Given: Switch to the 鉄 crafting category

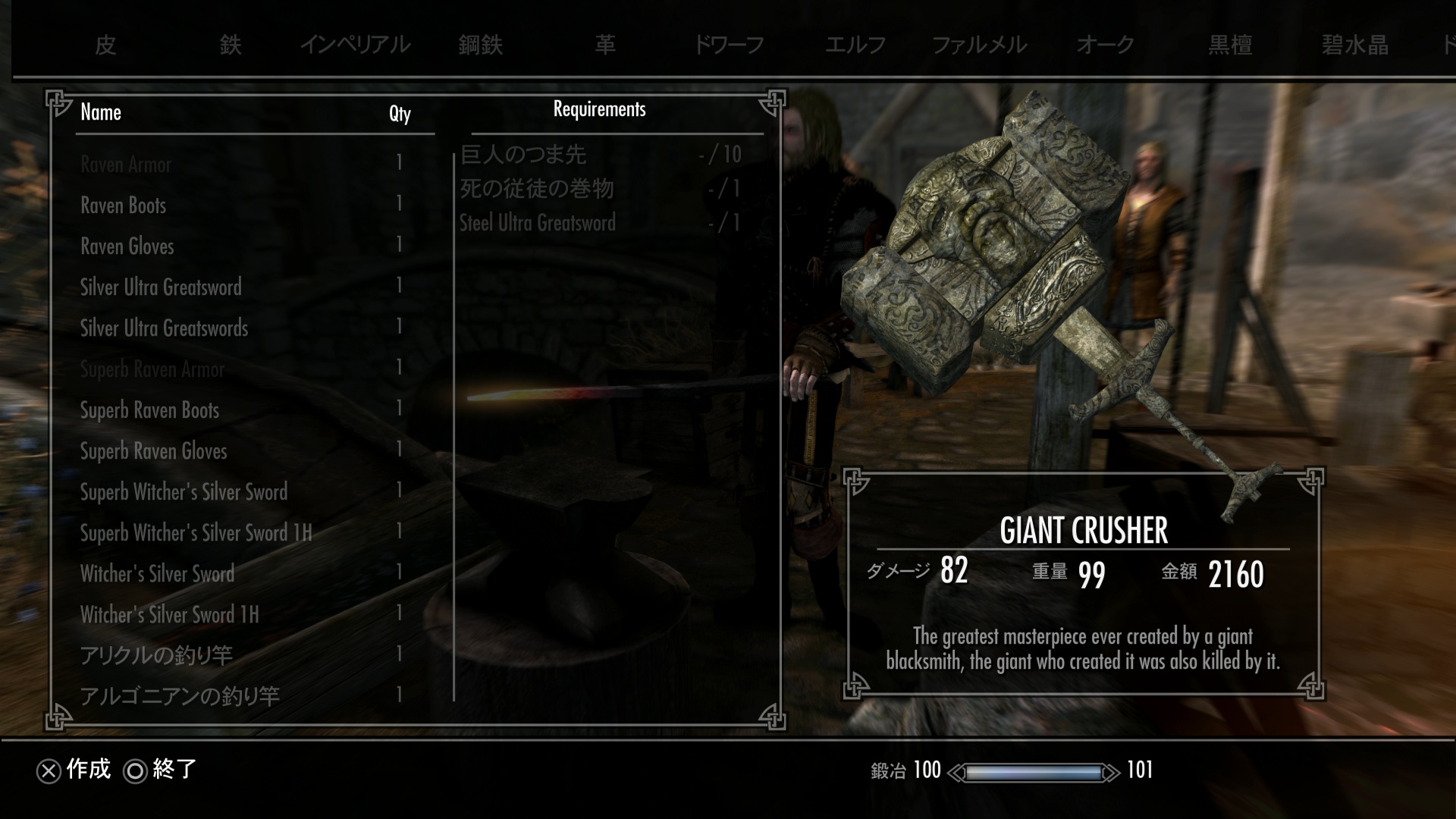Looking at the screenshot, I should [x=231, y=45].
